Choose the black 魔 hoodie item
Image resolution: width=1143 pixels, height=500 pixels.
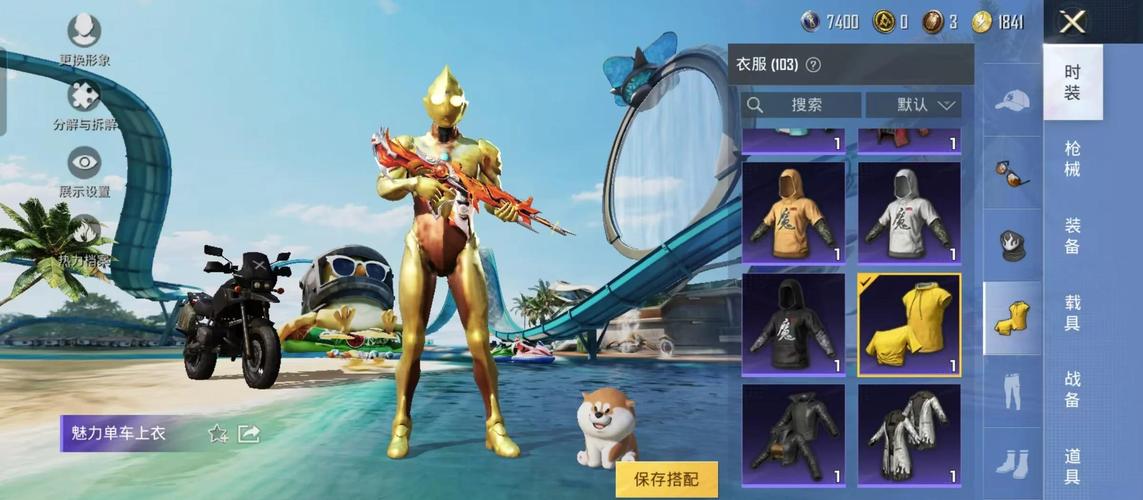(793, 325)
